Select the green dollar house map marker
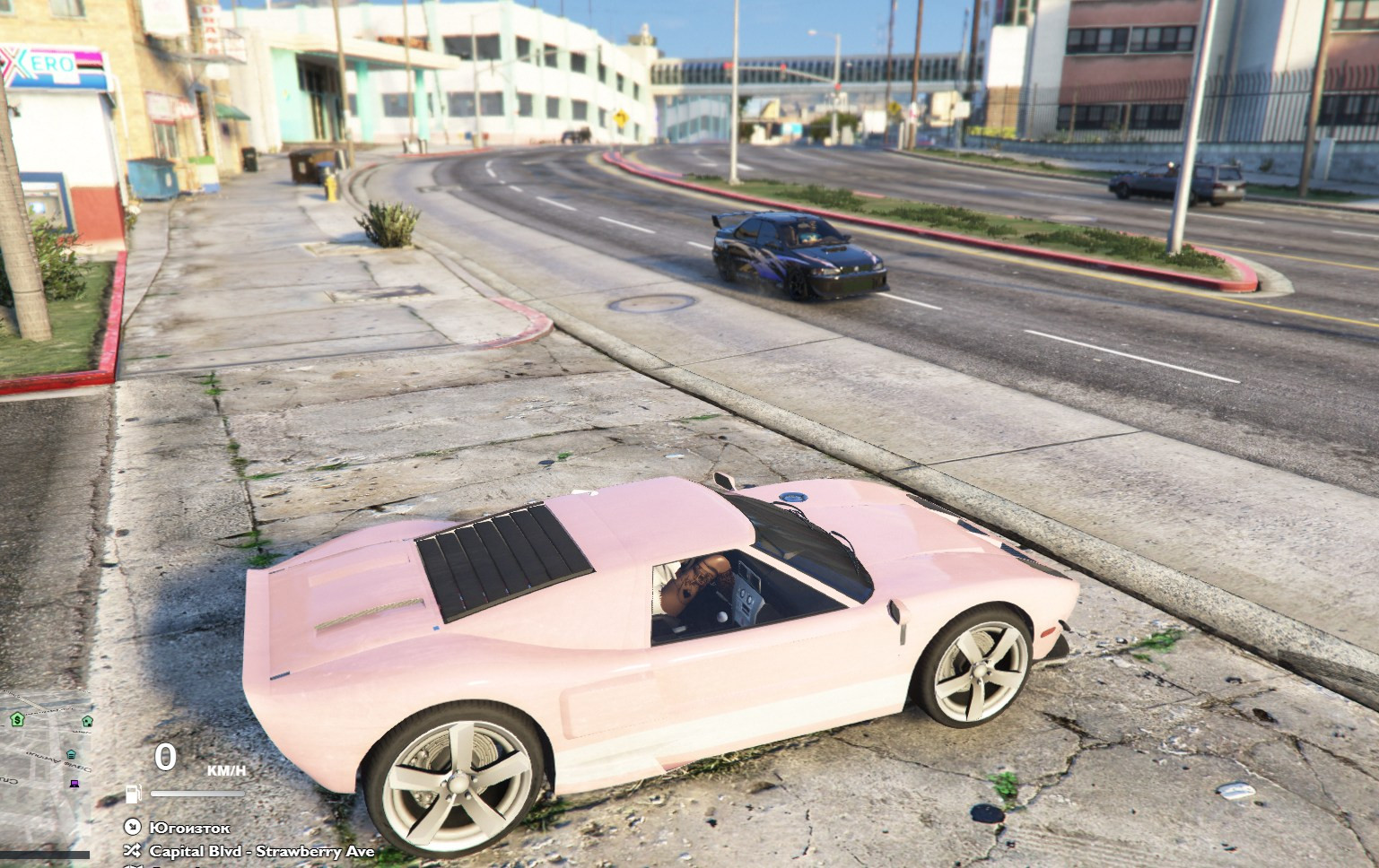Screen dimensions: 1379x868 point(17,719)
